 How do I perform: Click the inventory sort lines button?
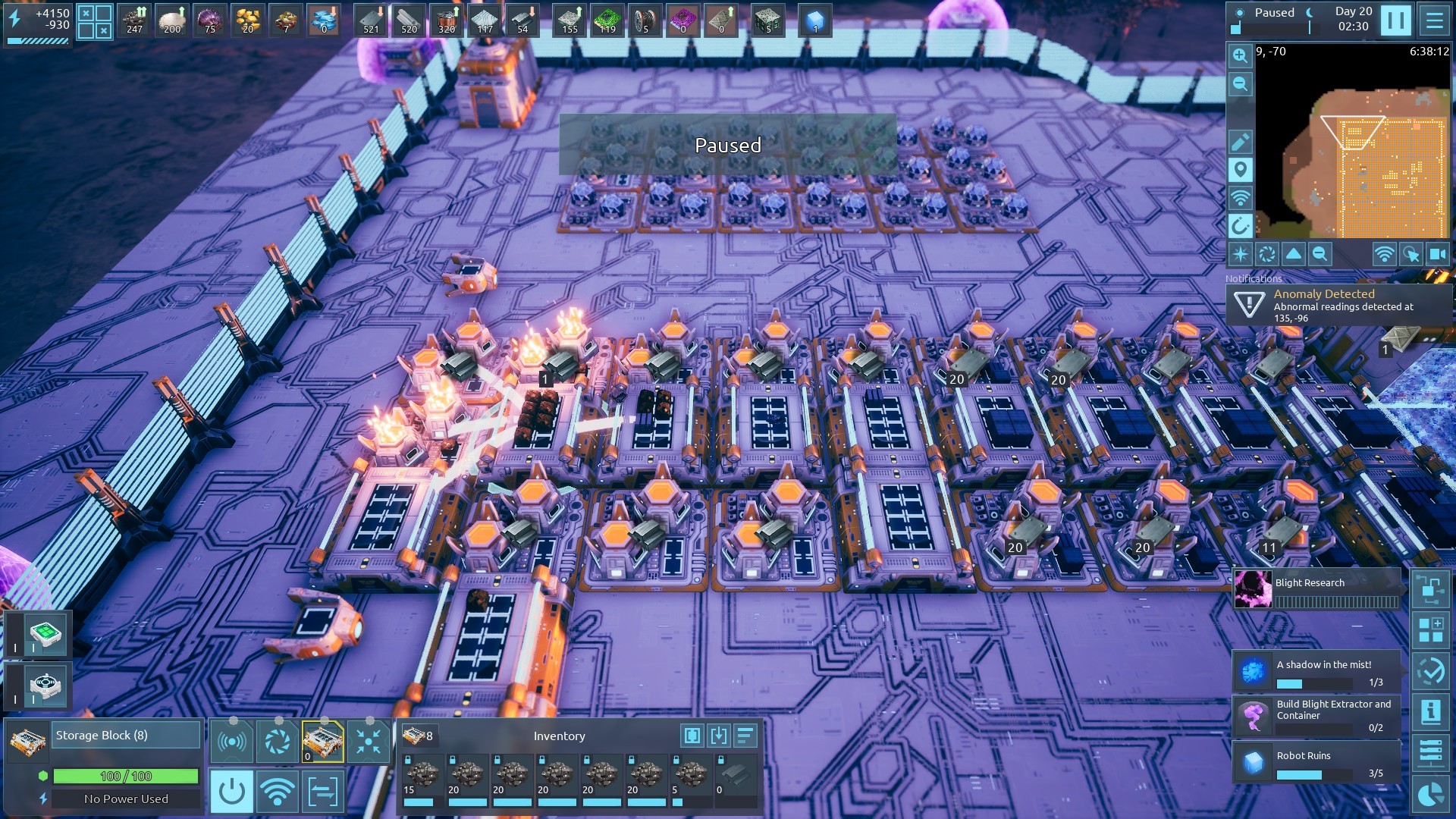point(745,736)
